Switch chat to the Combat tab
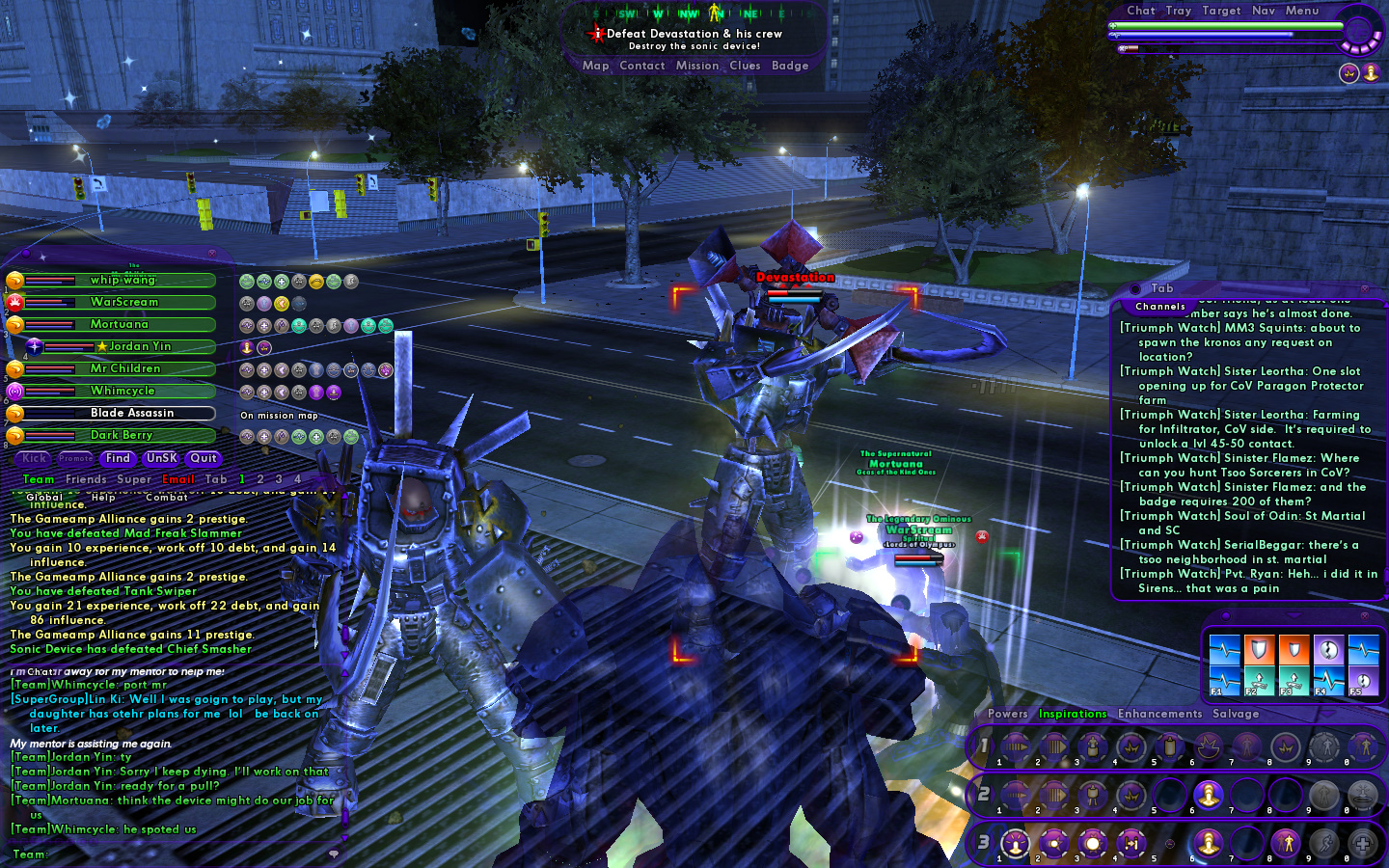The height and width of the screenshot is (868, 1389). [x=166, y=498]
